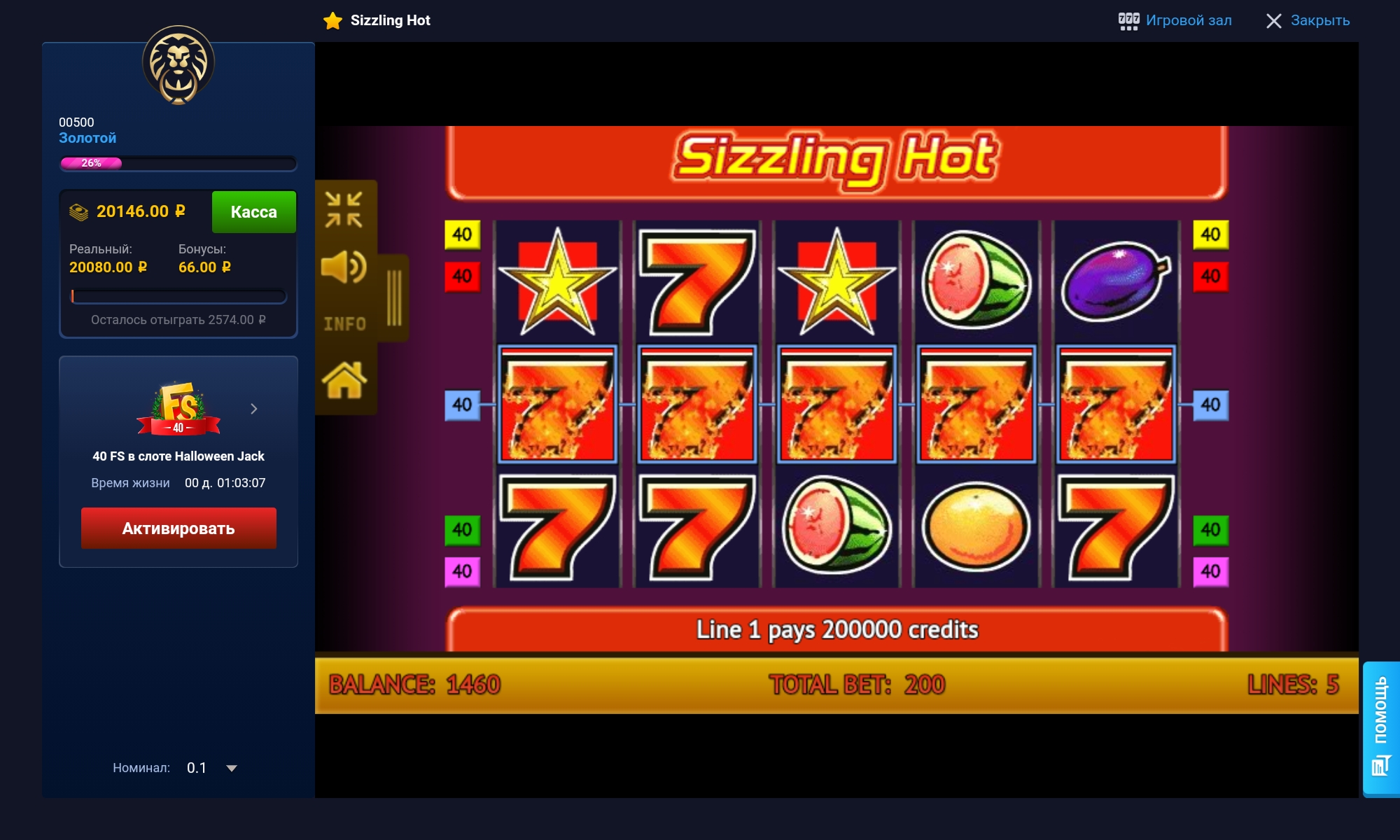Open the INFO paytable
Image resolution: width=1400 pixels, height=840 pixels.
[344, 324]
